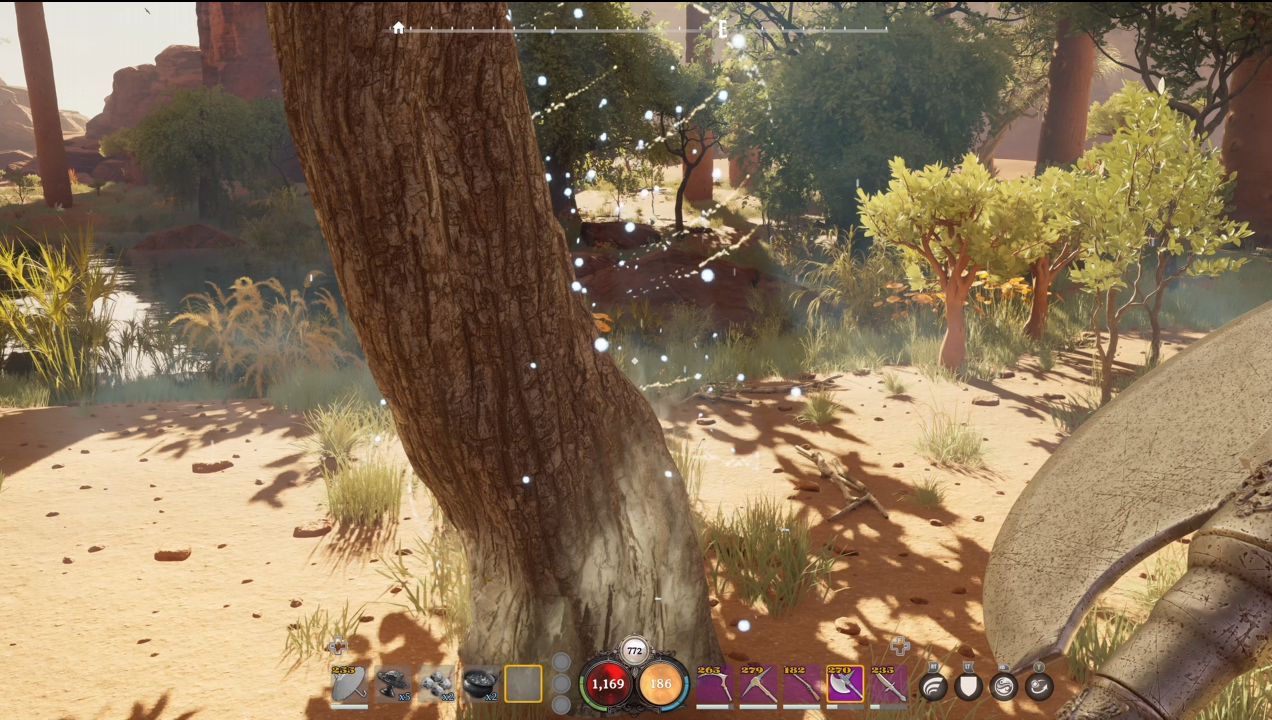Select the cooking pot food slot
1272x720 pixels.
pyautogui.click(x=480, y=685)
